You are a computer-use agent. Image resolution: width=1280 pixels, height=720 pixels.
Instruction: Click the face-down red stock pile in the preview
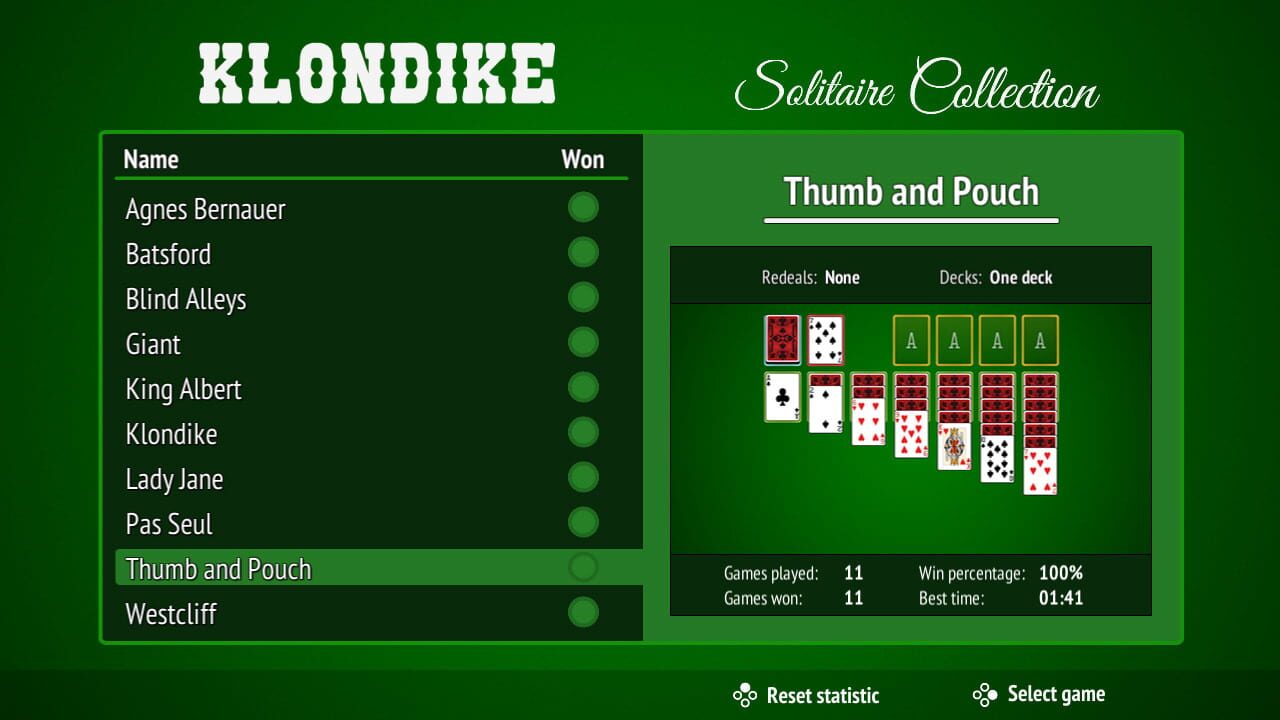coord(781,340)
